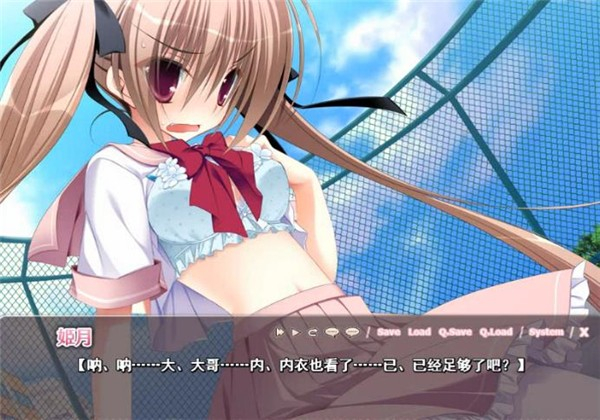The width and height of the screenshot is (600, 420).
Task: Click the circular arrow replay icon
Action: 311,331
